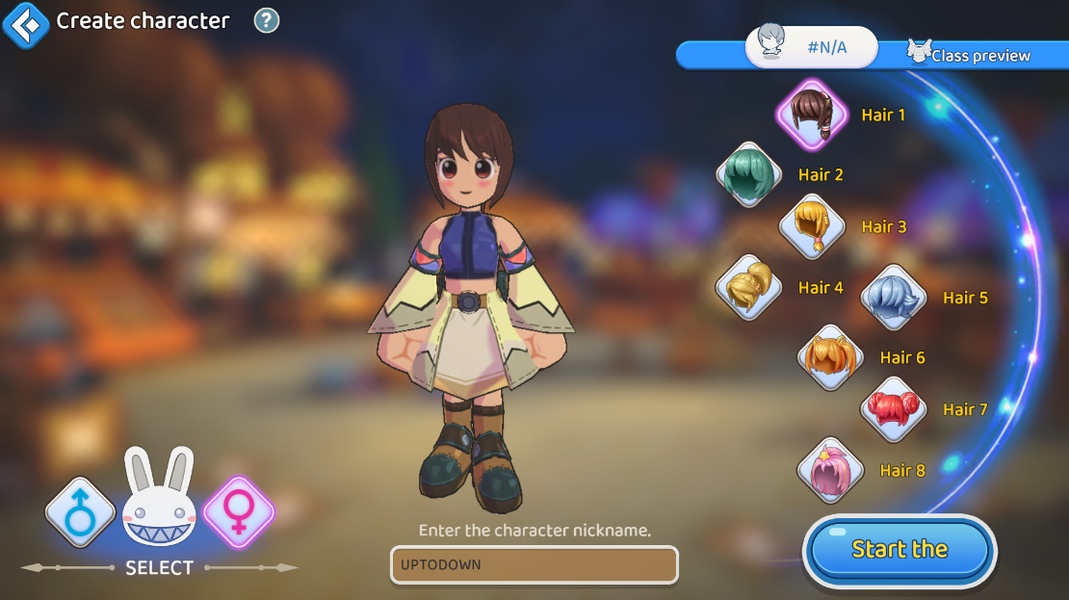The image size is (1069, 600).
Task: Open the Class preview tab
Action: tap(968, 54)
